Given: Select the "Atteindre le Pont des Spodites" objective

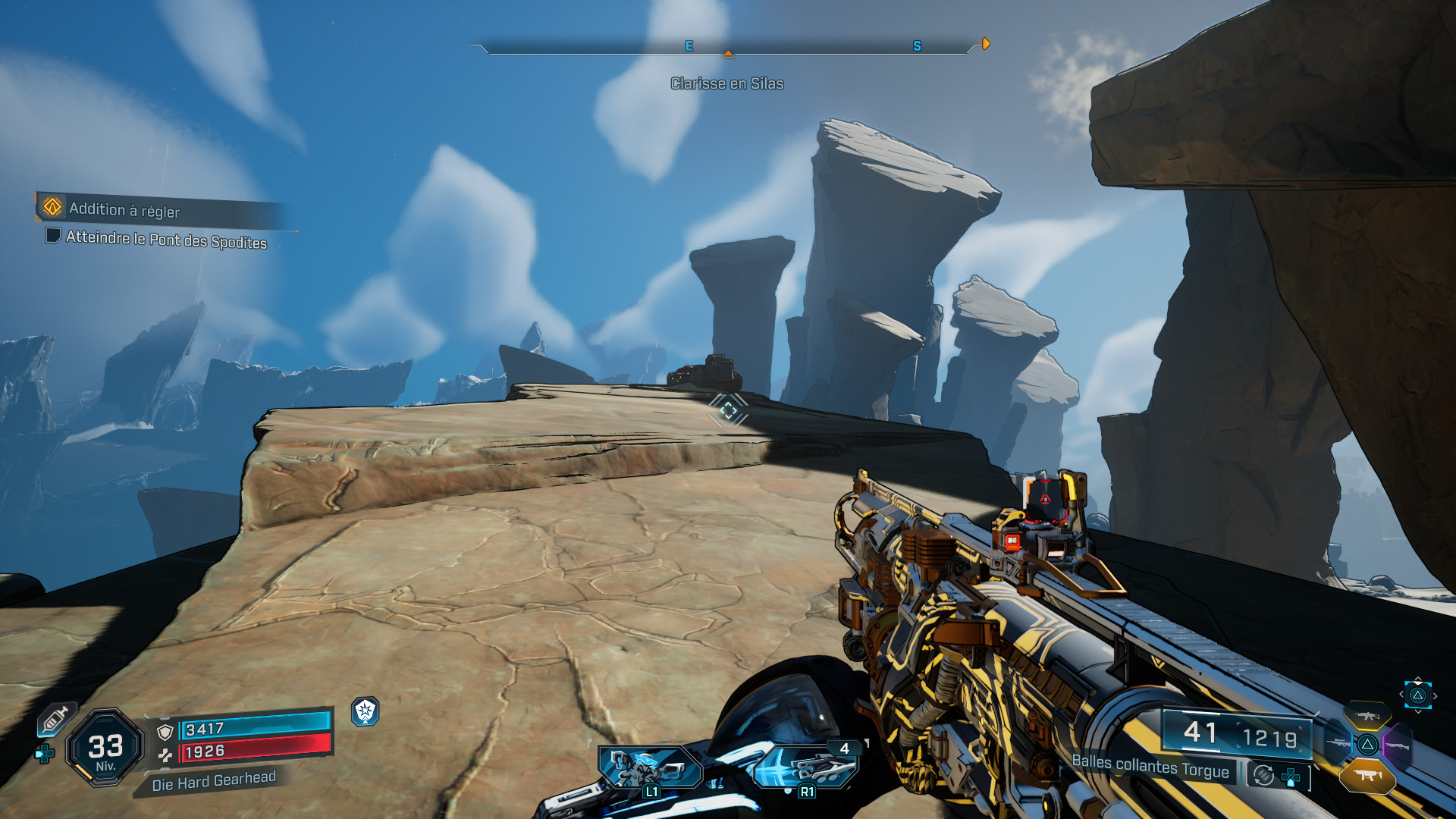Looking at the screenshot, I should (166, 240).
